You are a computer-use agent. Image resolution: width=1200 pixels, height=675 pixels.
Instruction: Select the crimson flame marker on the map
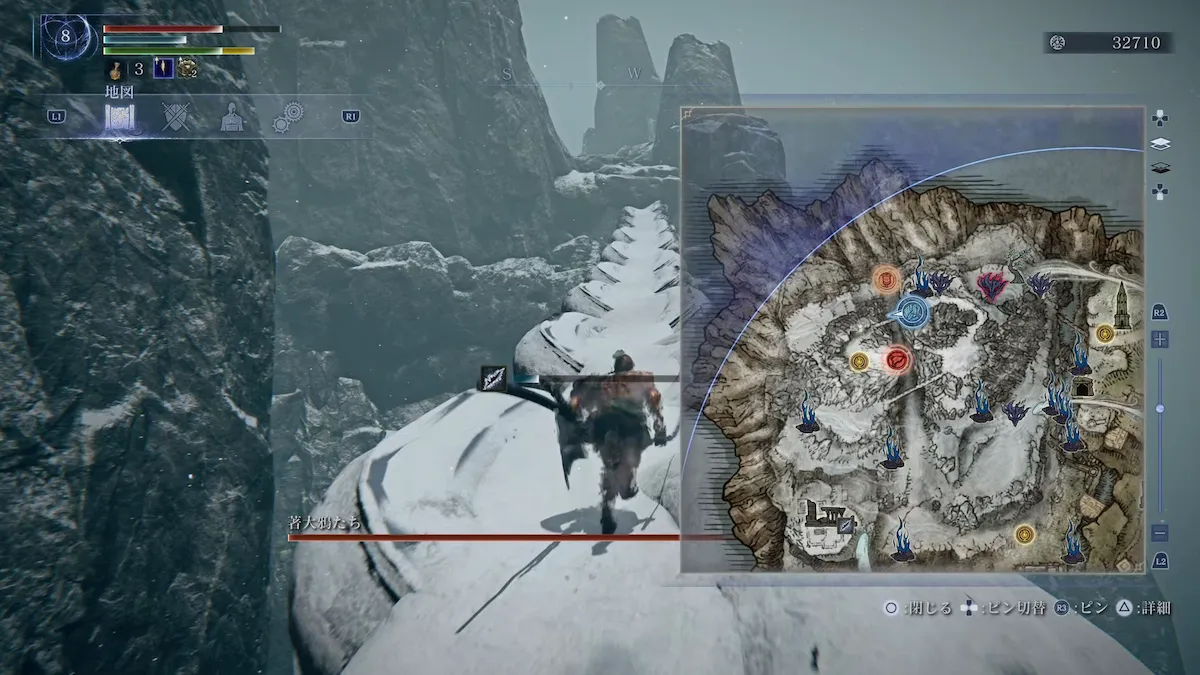point(991,287)
